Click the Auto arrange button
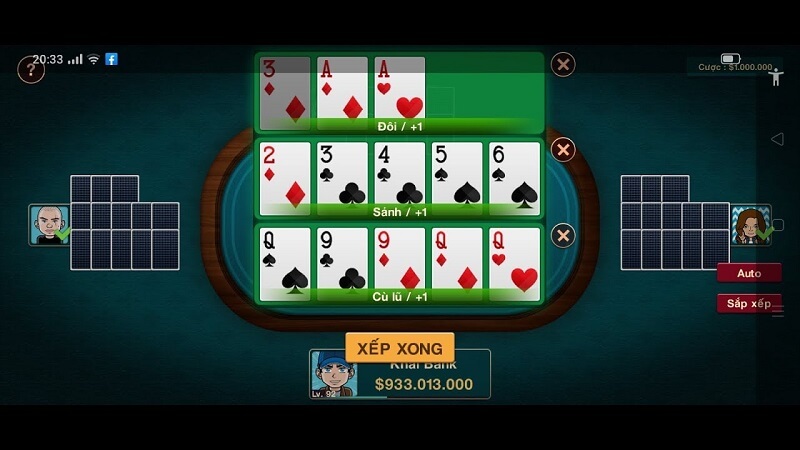Screen dimensions: 800x450 tap(748, 273)
